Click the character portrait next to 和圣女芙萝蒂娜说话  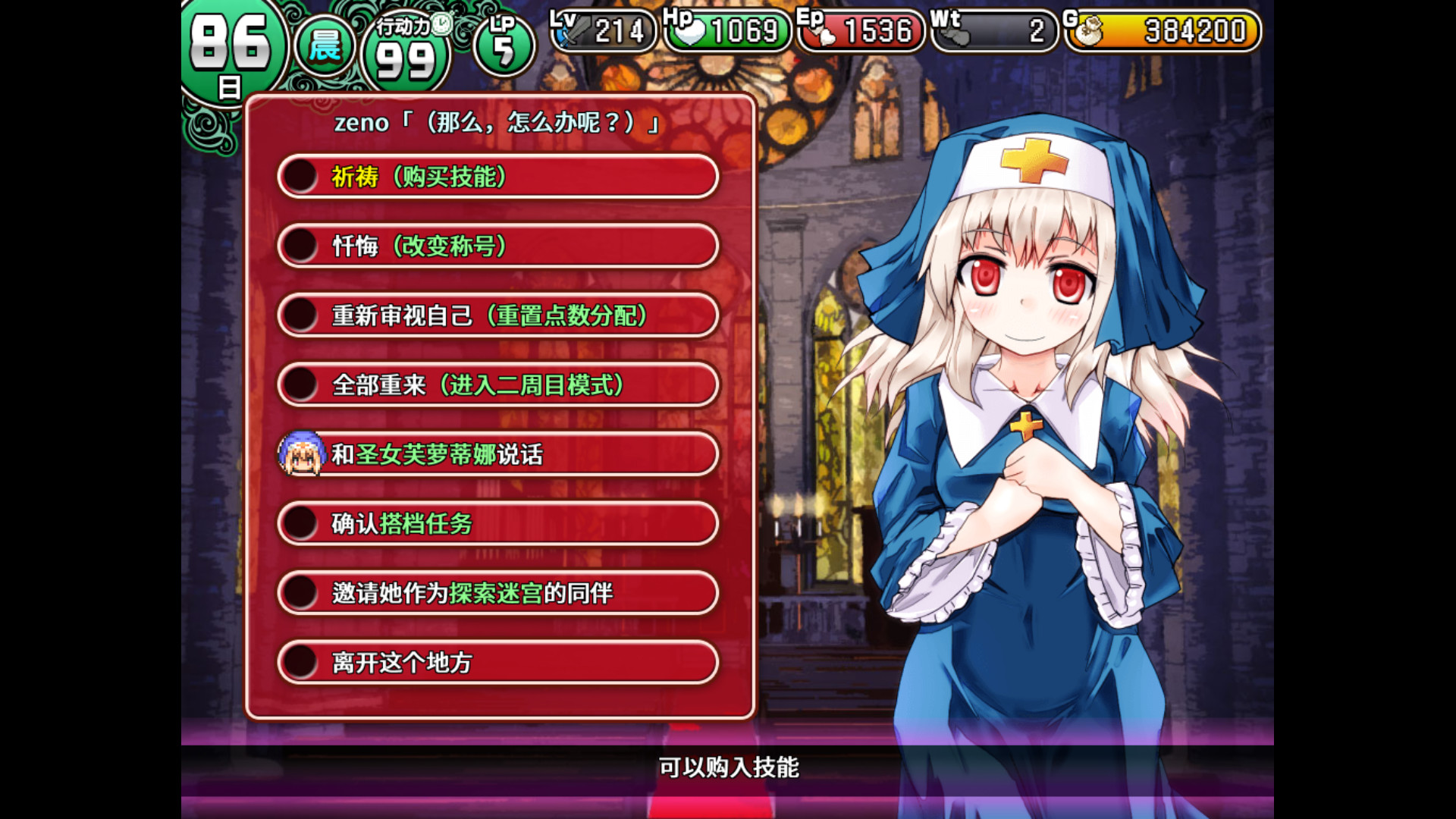[x=300, y=454]
